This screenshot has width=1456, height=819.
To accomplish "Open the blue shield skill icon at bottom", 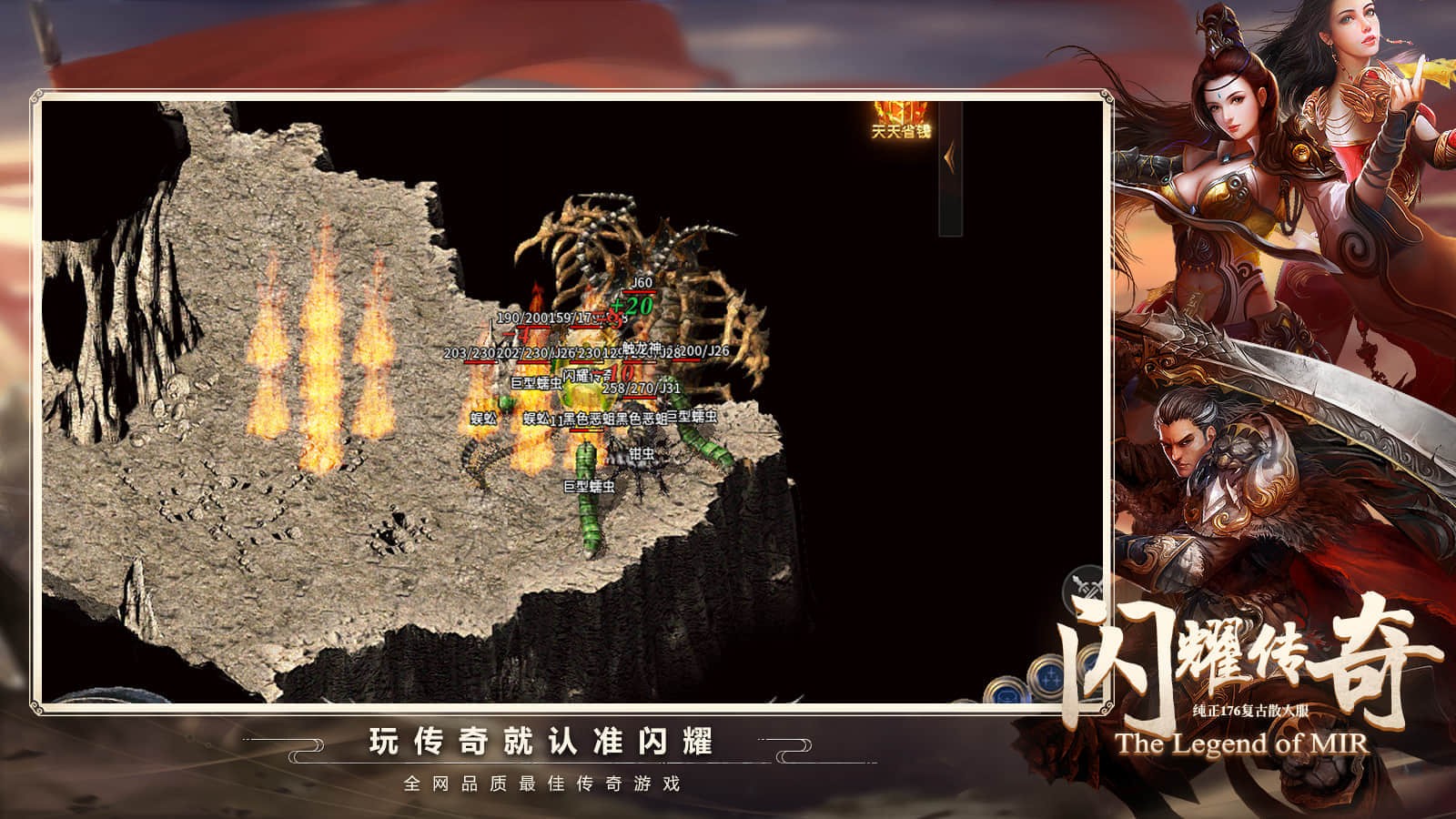I will [x=1006, y=693].
